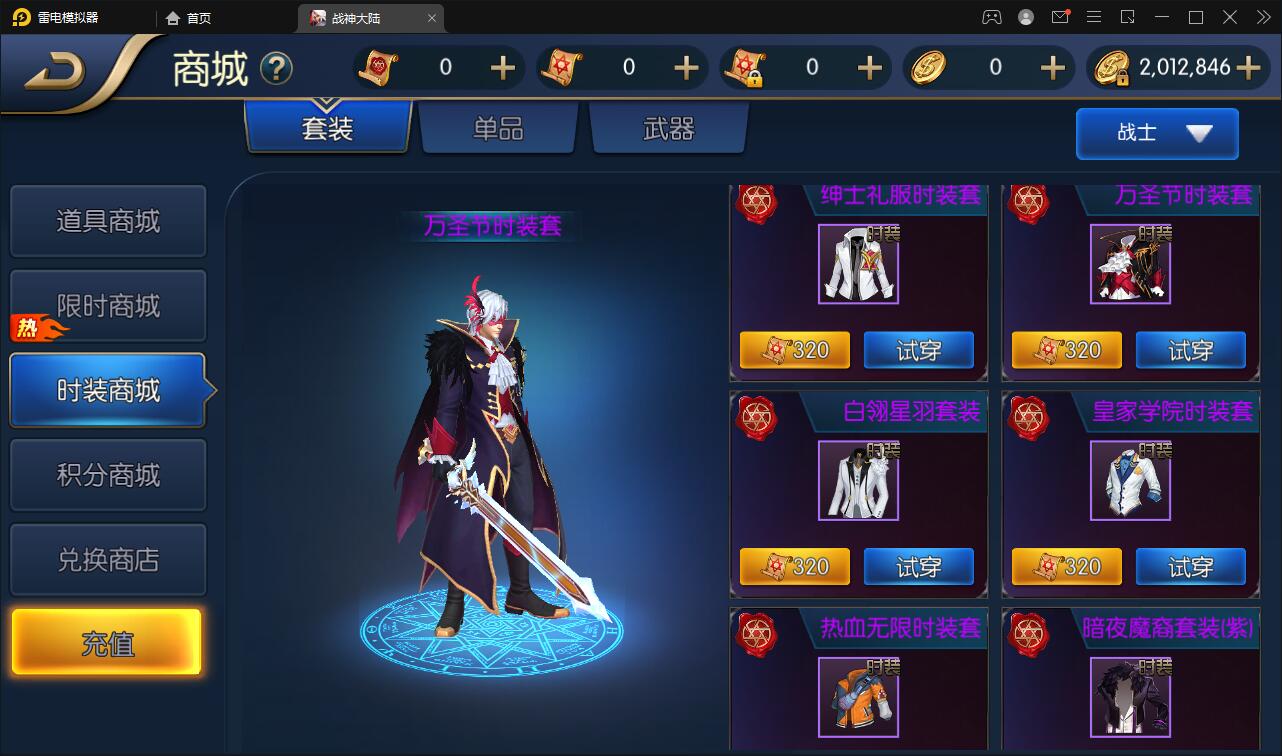Open the emulator hamburger menu
The image size is (1282, 756).
1094,17
